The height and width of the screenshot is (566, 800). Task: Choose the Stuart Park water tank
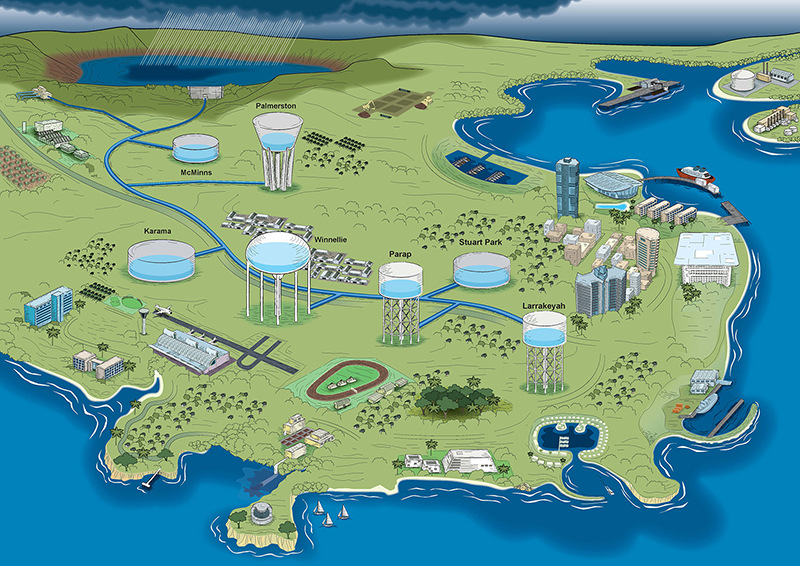point(480,270)
